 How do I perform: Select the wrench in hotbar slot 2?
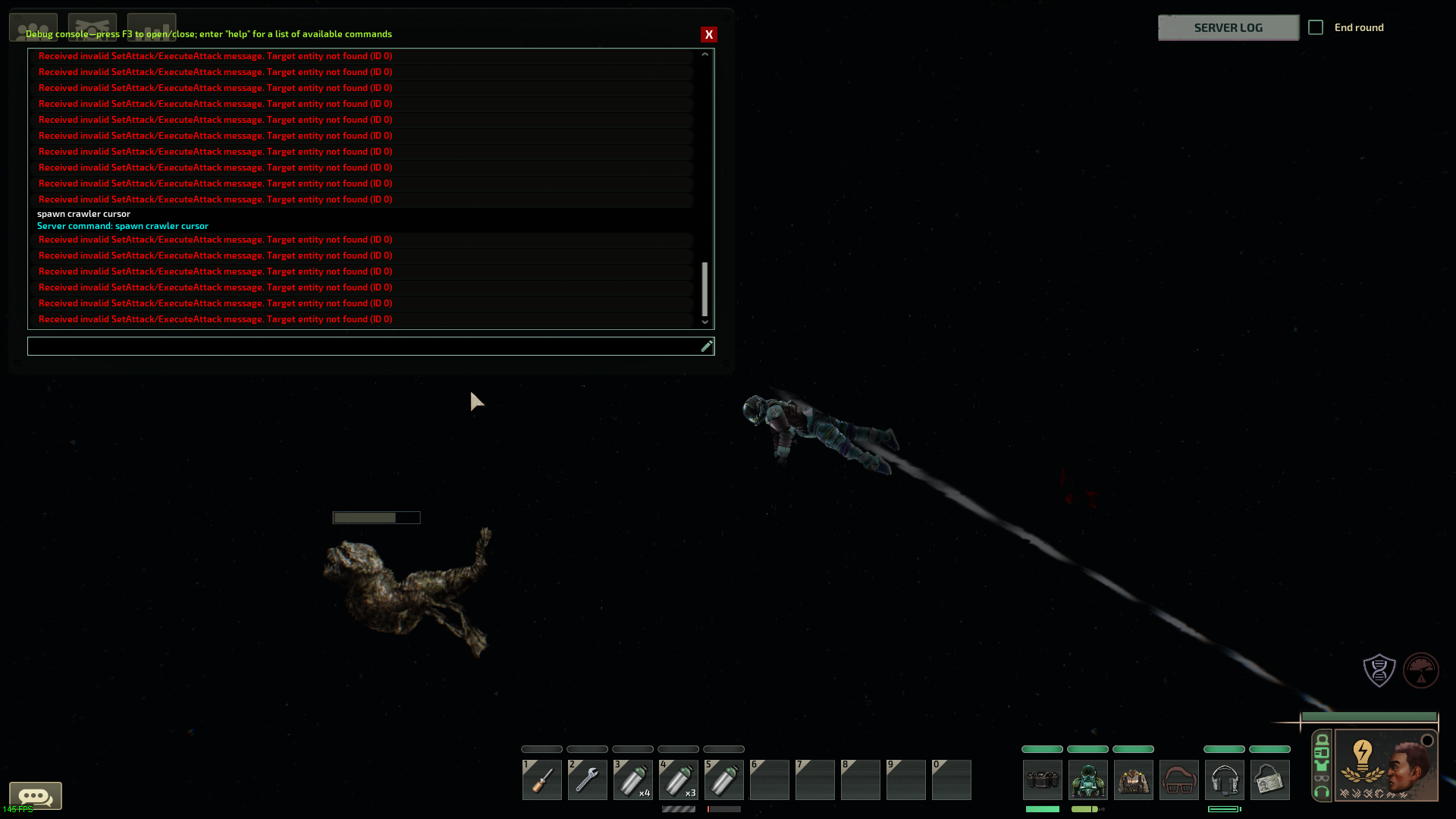click(x=587, y=780)
